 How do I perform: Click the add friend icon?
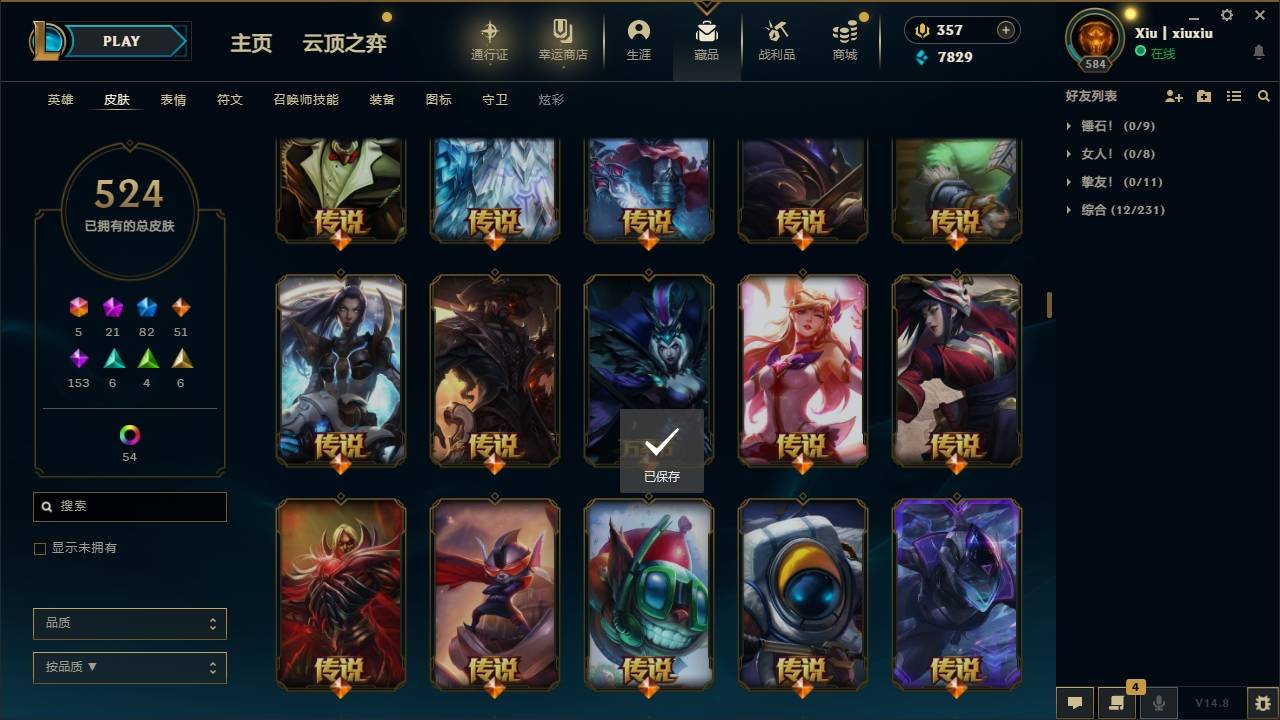tap(1172, 95)
